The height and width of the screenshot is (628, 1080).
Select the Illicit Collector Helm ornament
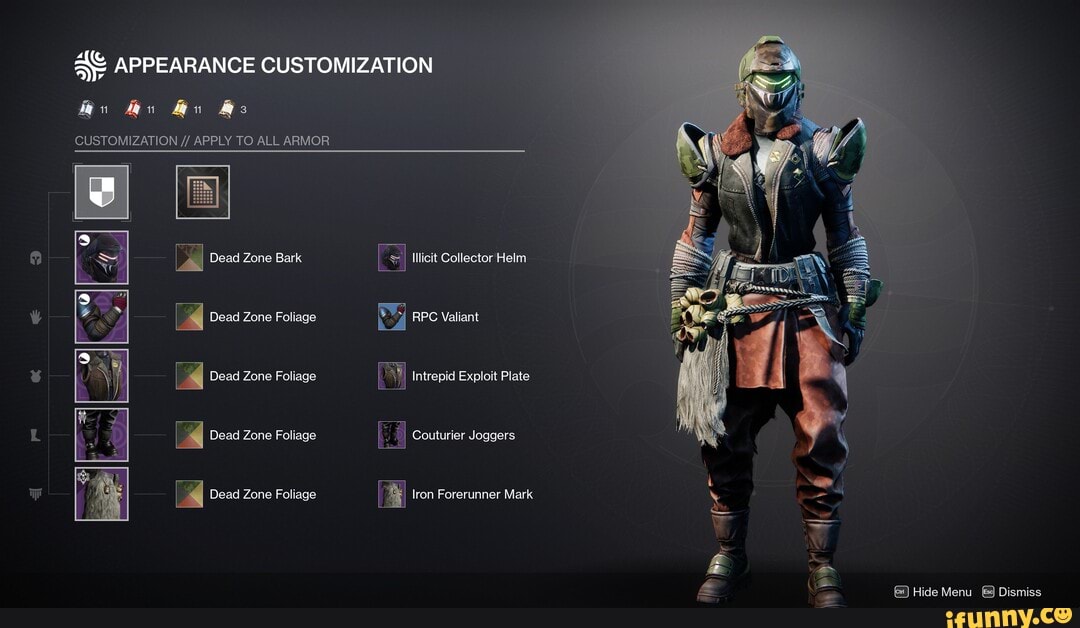(392, 258)
